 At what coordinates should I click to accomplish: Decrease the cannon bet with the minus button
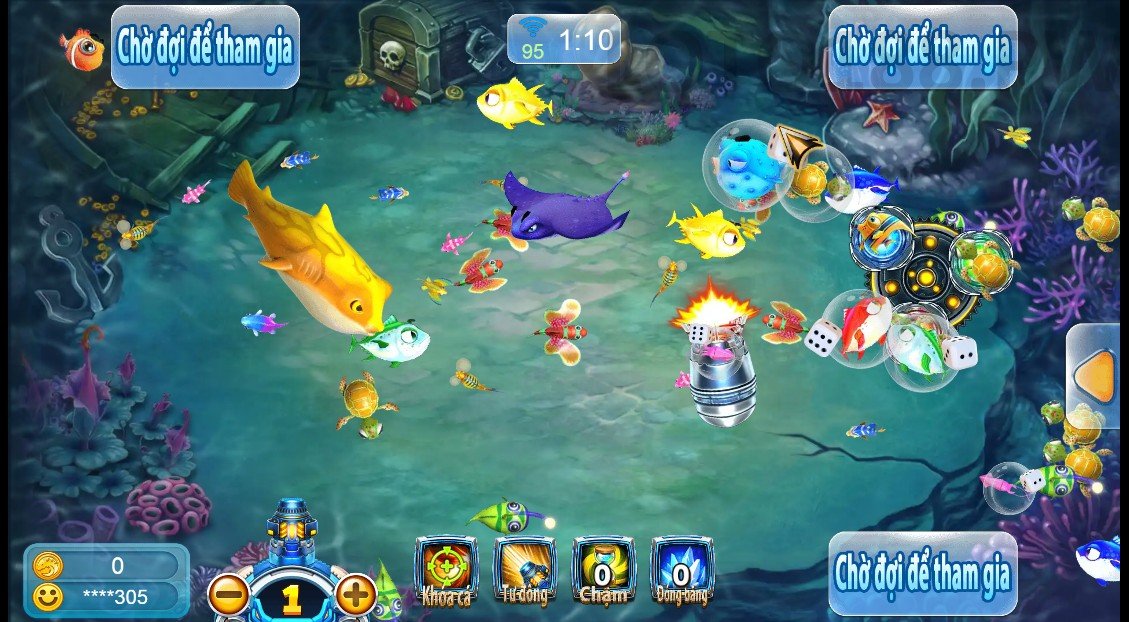tap(229, 596)
